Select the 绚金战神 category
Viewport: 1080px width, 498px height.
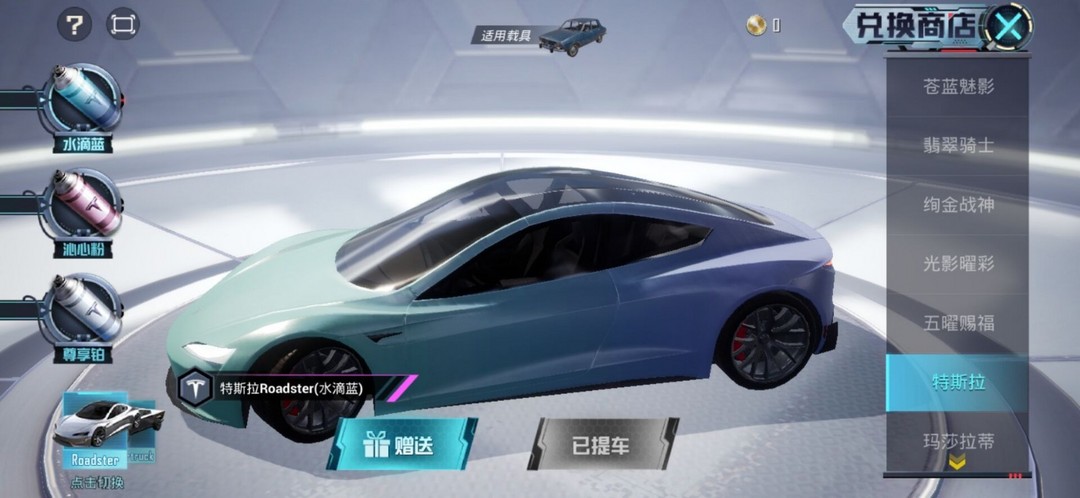pyautogui.click(x=957, y=205)
